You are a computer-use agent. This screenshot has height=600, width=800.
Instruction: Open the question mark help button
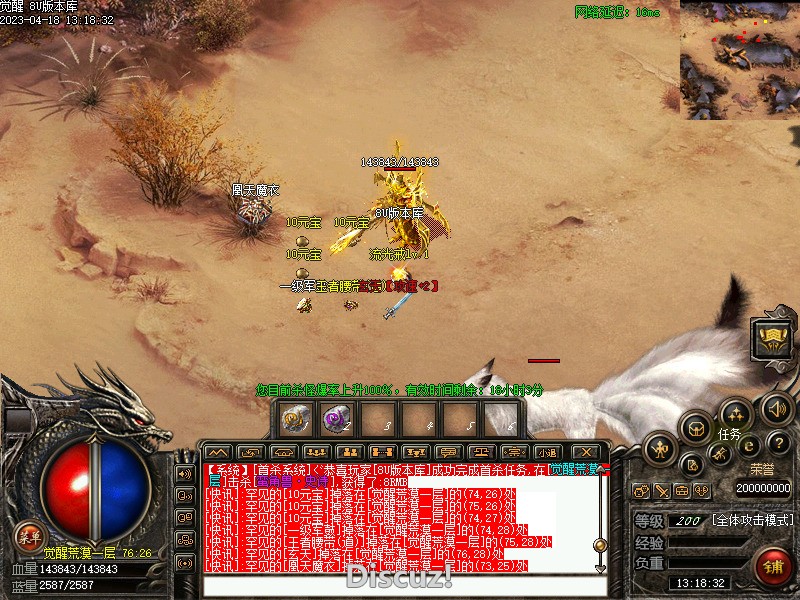pyautogui.click(x=780, y=443)
